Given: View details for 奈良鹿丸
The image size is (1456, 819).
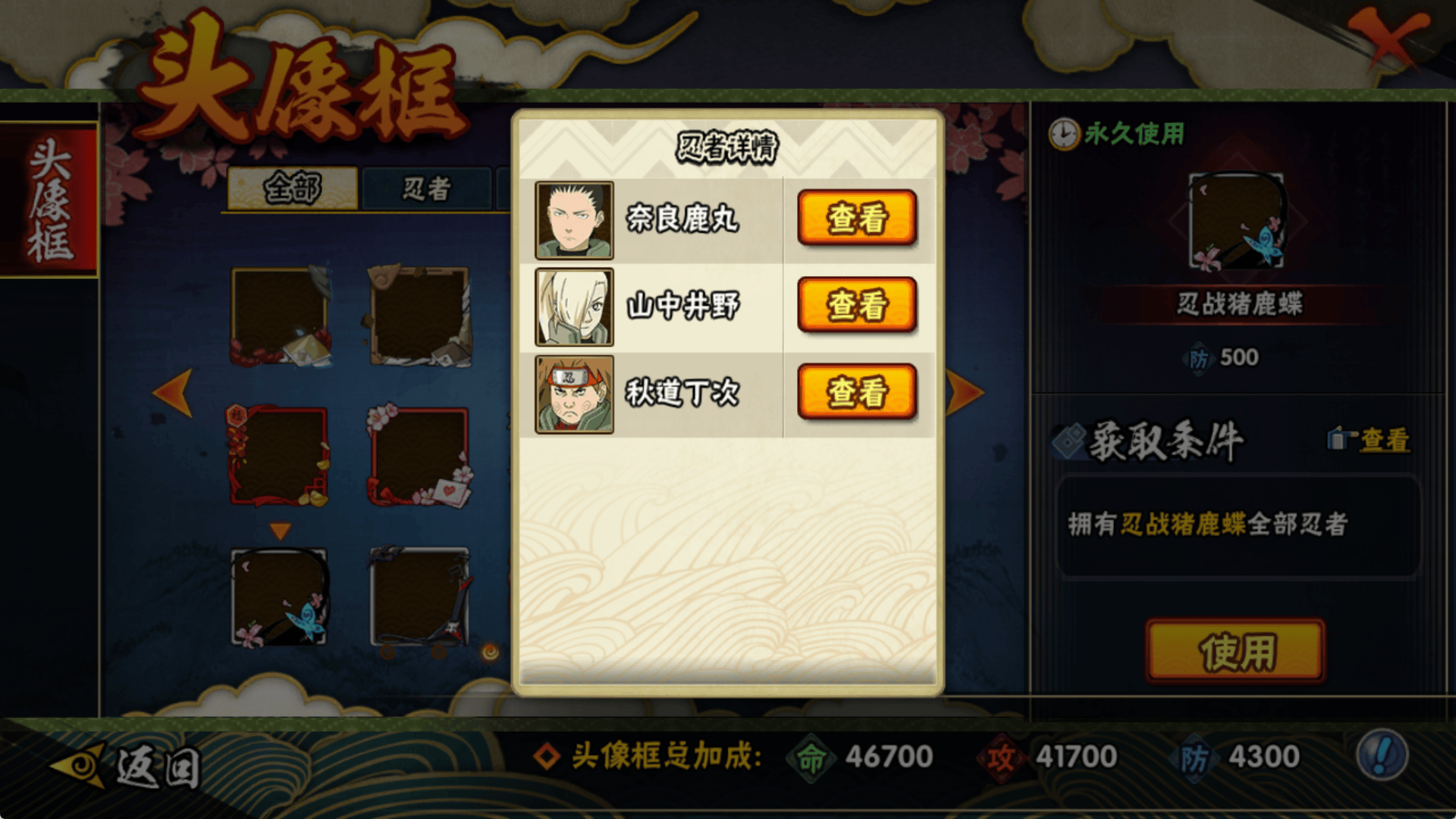Looking at the screenshot, I should tap(857, 218).
